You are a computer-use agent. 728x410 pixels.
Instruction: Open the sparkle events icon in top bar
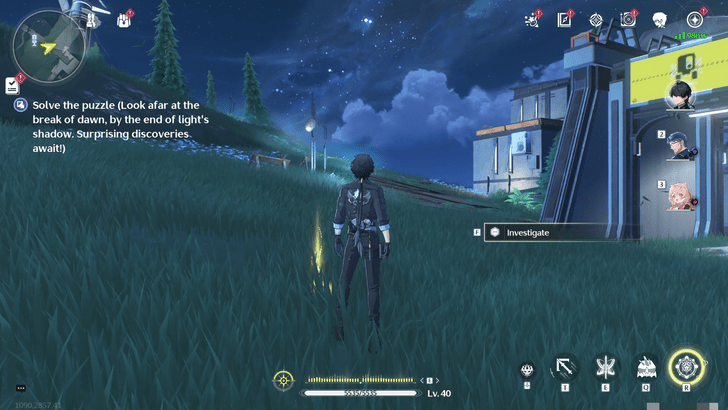530,19
